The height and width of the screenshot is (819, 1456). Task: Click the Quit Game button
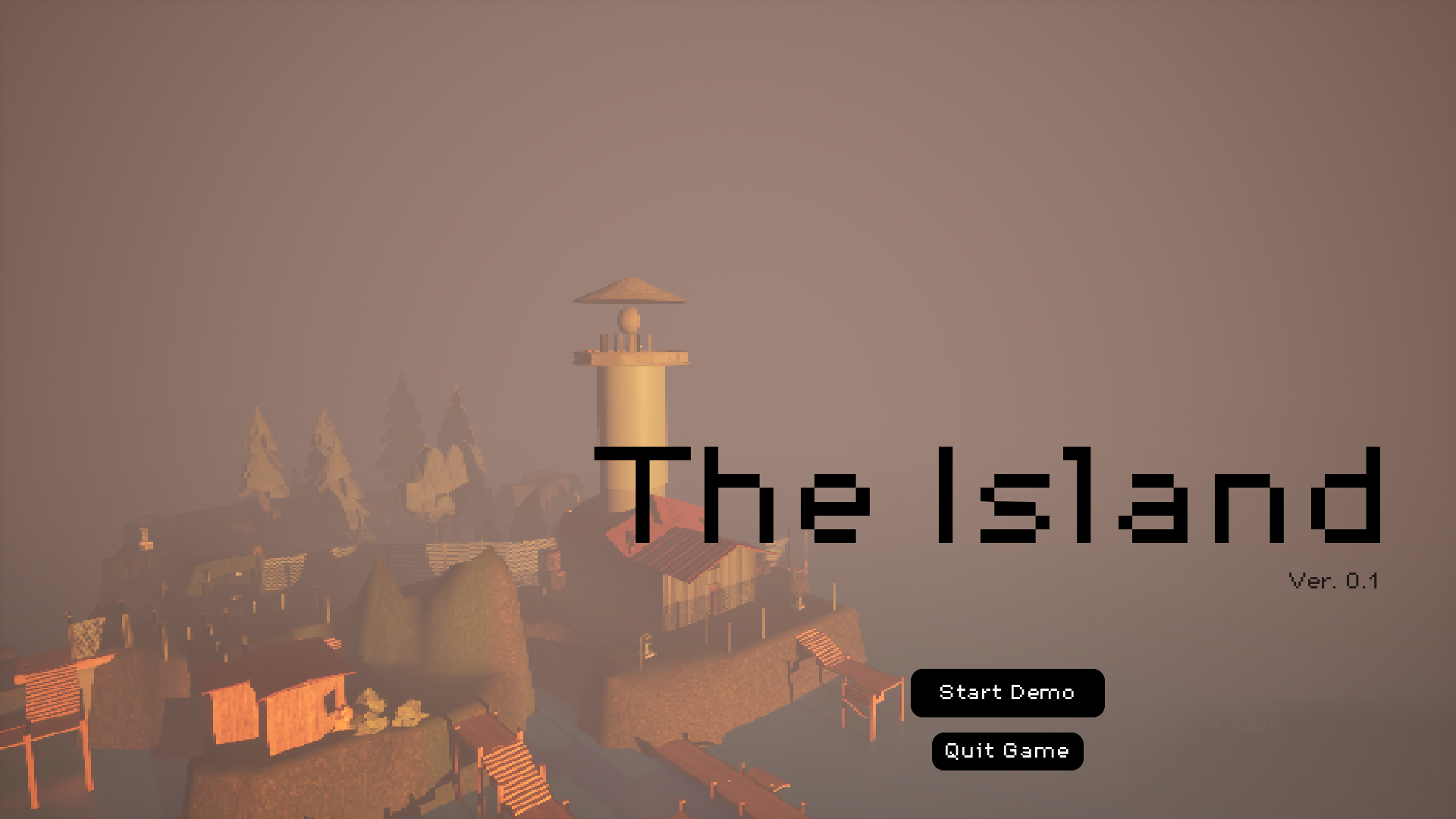pyautogui.click(x=1007, y=752)
